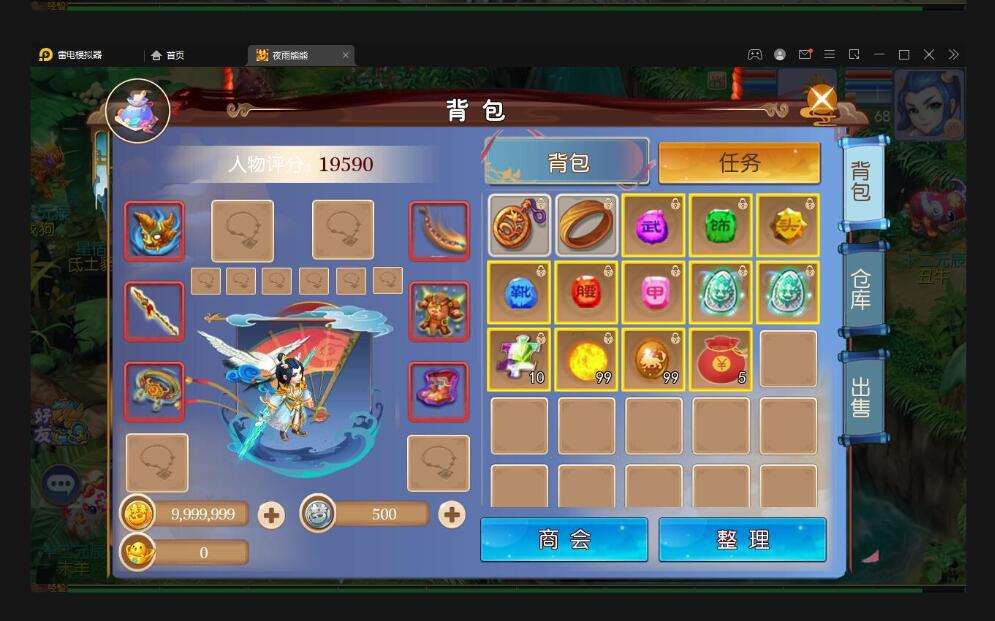Add silver currency with plus button
This screenshot has width=995, height=621.
click(x=452, y=514)
